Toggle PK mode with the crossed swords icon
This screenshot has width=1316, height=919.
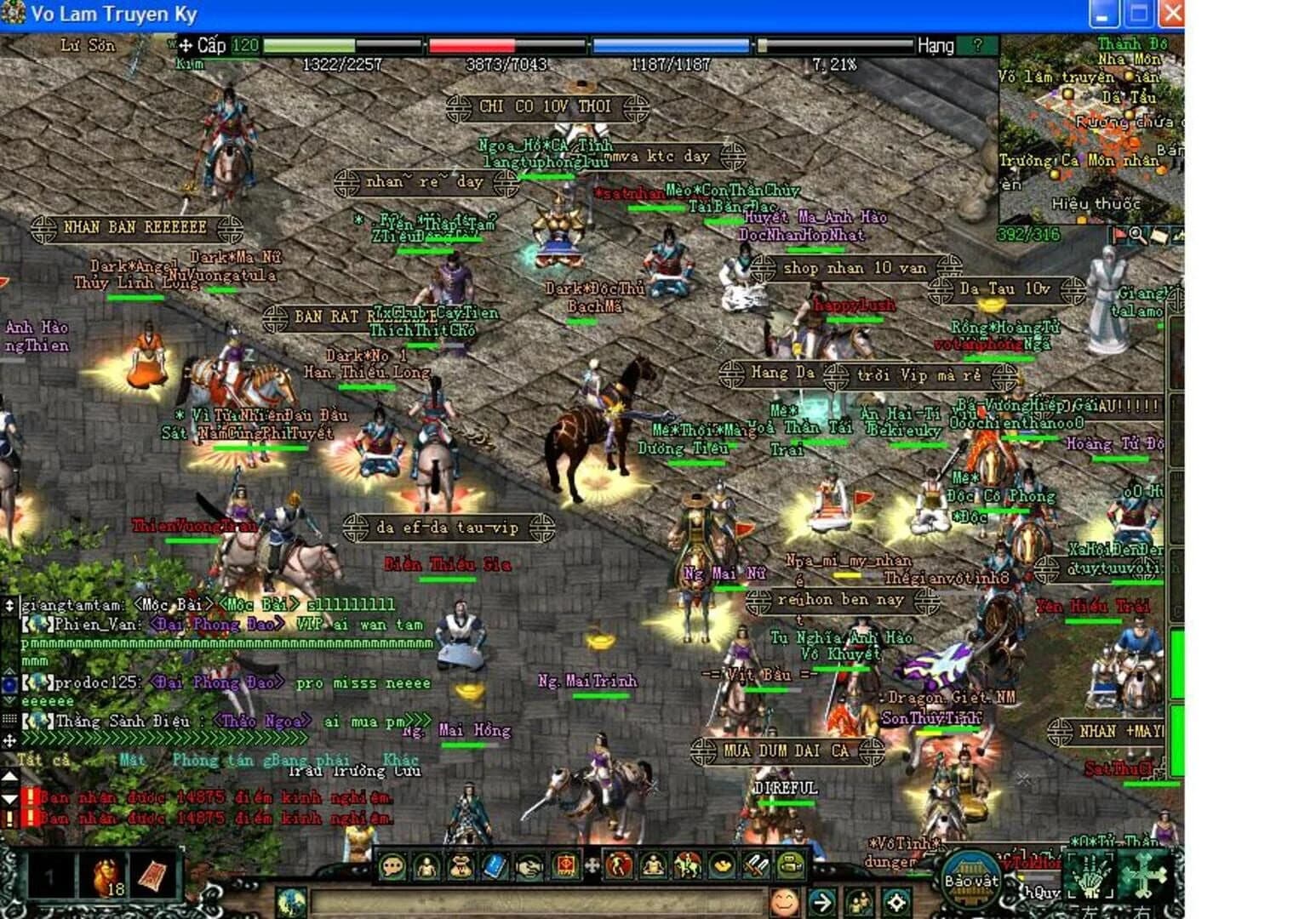pyautogui.click(x=755, y=865)
